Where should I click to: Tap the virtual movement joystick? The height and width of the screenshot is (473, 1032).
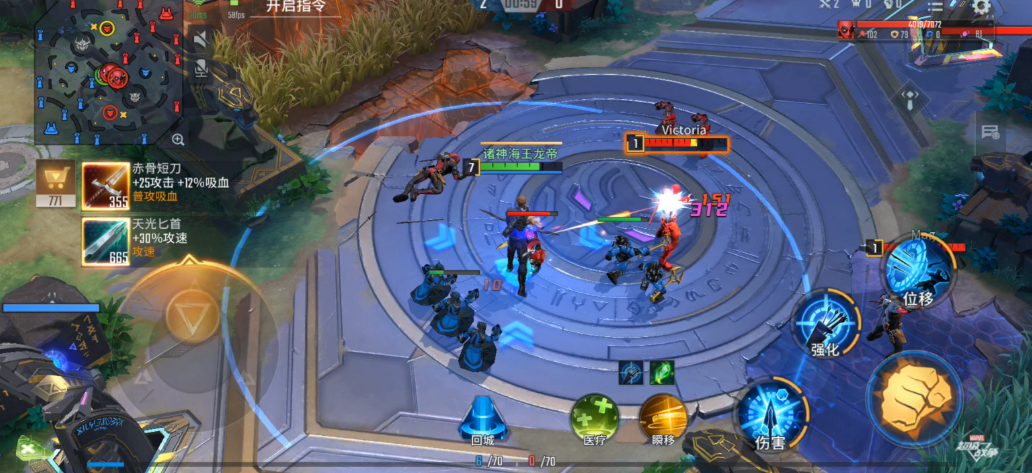(x=187, y=318)
